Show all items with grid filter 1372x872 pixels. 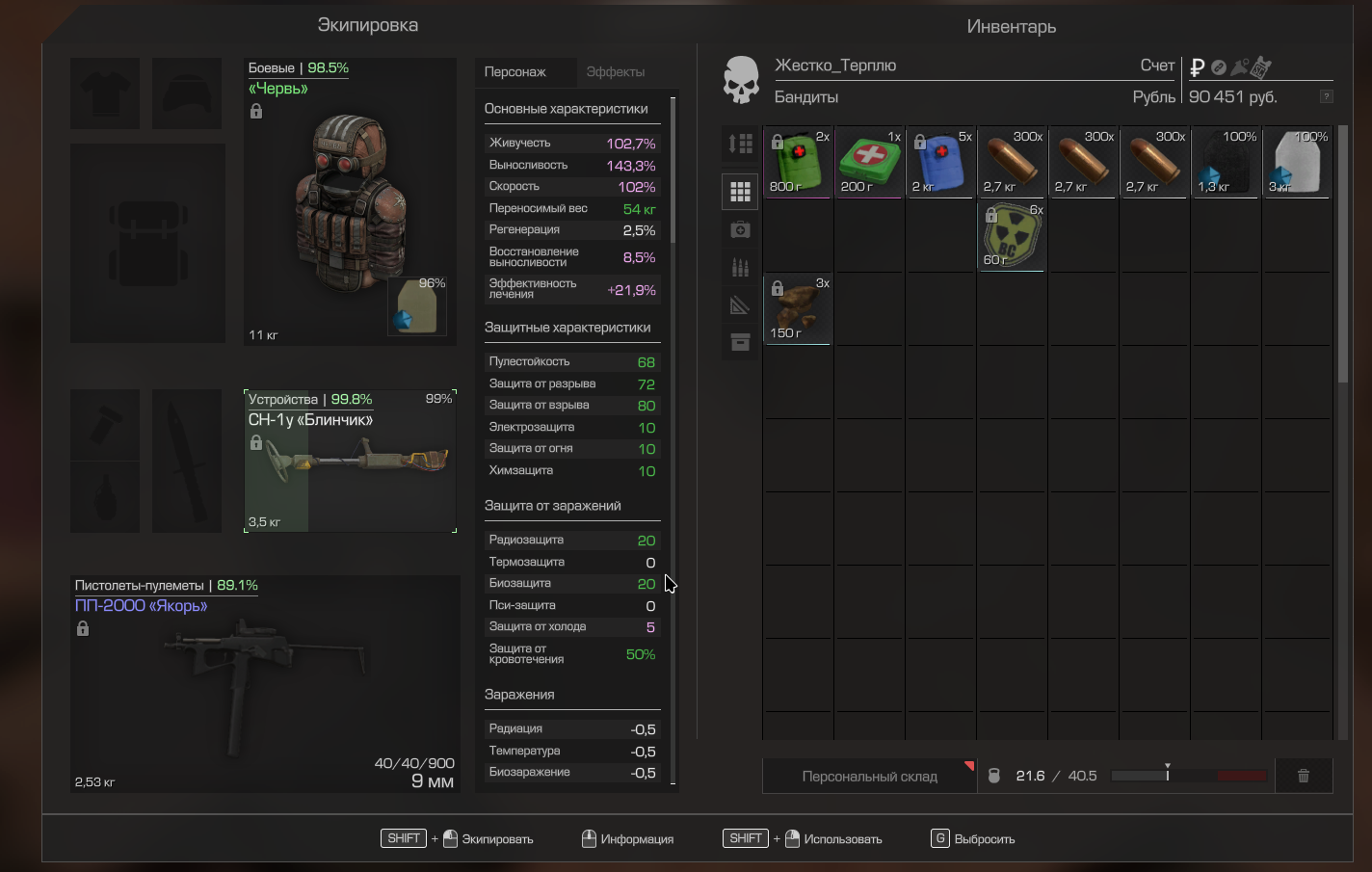[x=740, y=192]
